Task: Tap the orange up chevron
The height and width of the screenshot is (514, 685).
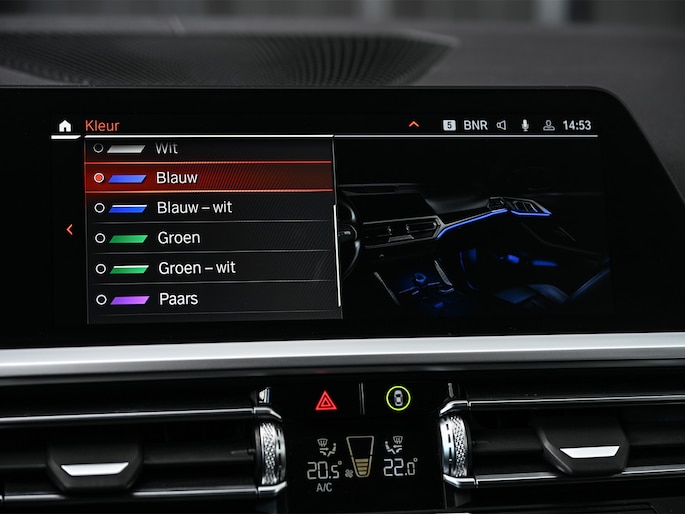Action: [414, 125]
